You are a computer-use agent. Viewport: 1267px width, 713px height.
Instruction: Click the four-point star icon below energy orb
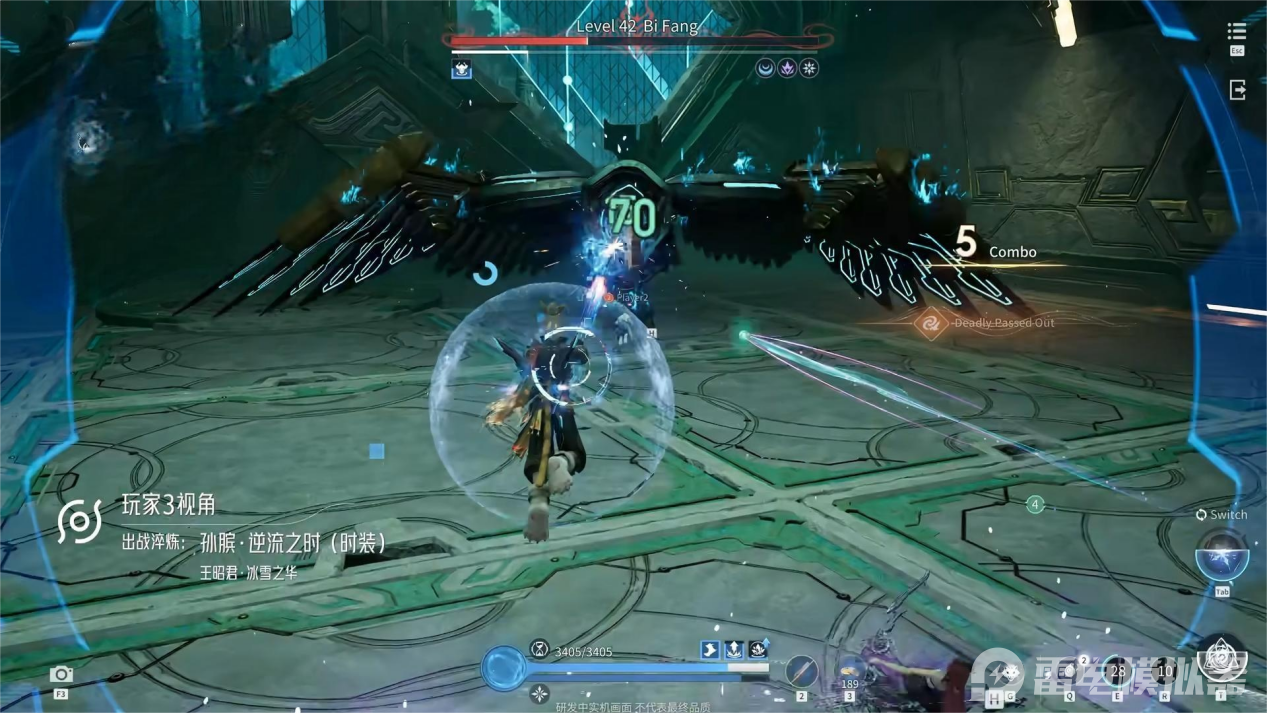pos(539,693)
